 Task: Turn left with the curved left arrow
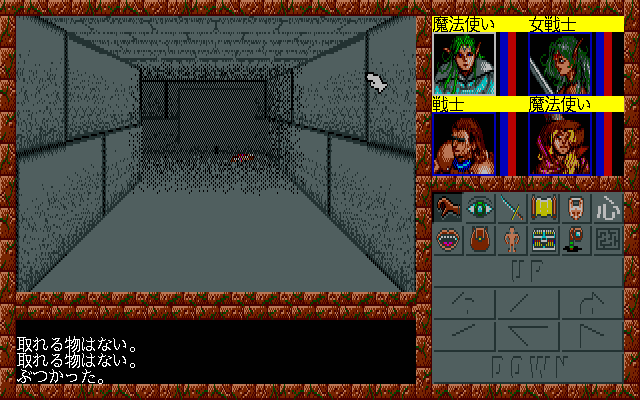click(x=462, y=302)
